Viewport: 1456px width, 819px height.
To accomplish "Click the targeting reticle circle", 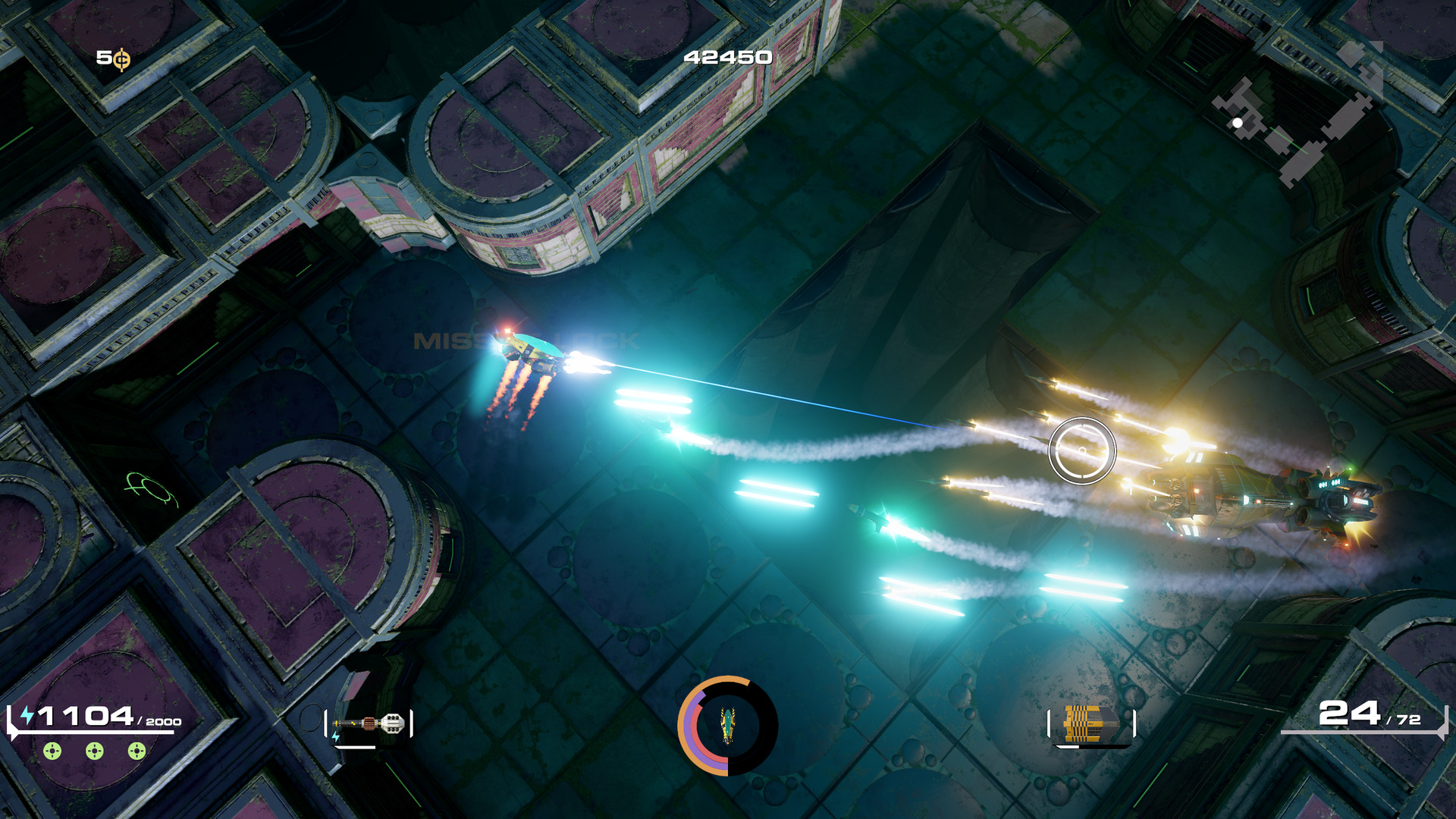I will tap(1083, 451).
